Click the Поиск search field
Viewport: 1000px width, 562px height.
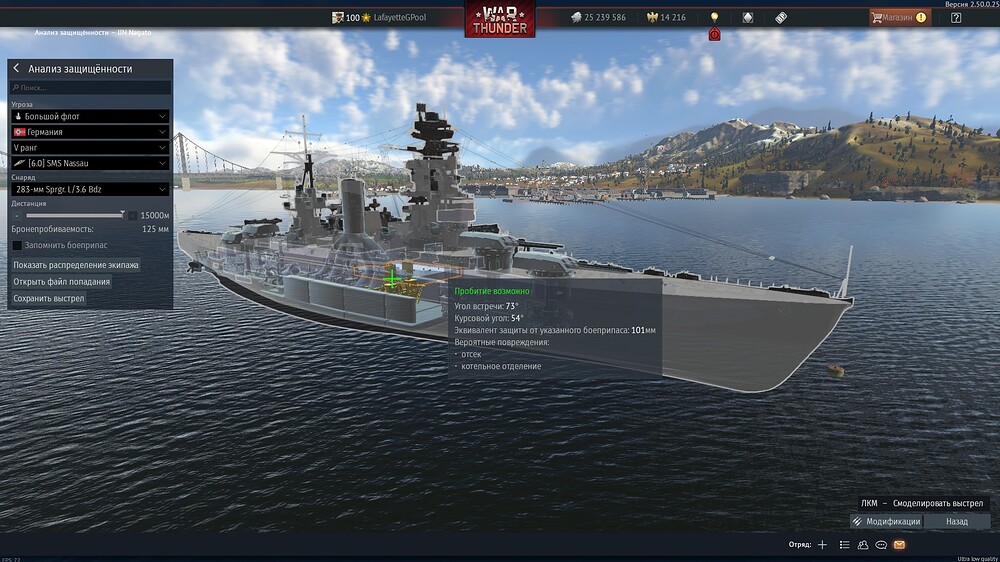(x=90, y=88)
